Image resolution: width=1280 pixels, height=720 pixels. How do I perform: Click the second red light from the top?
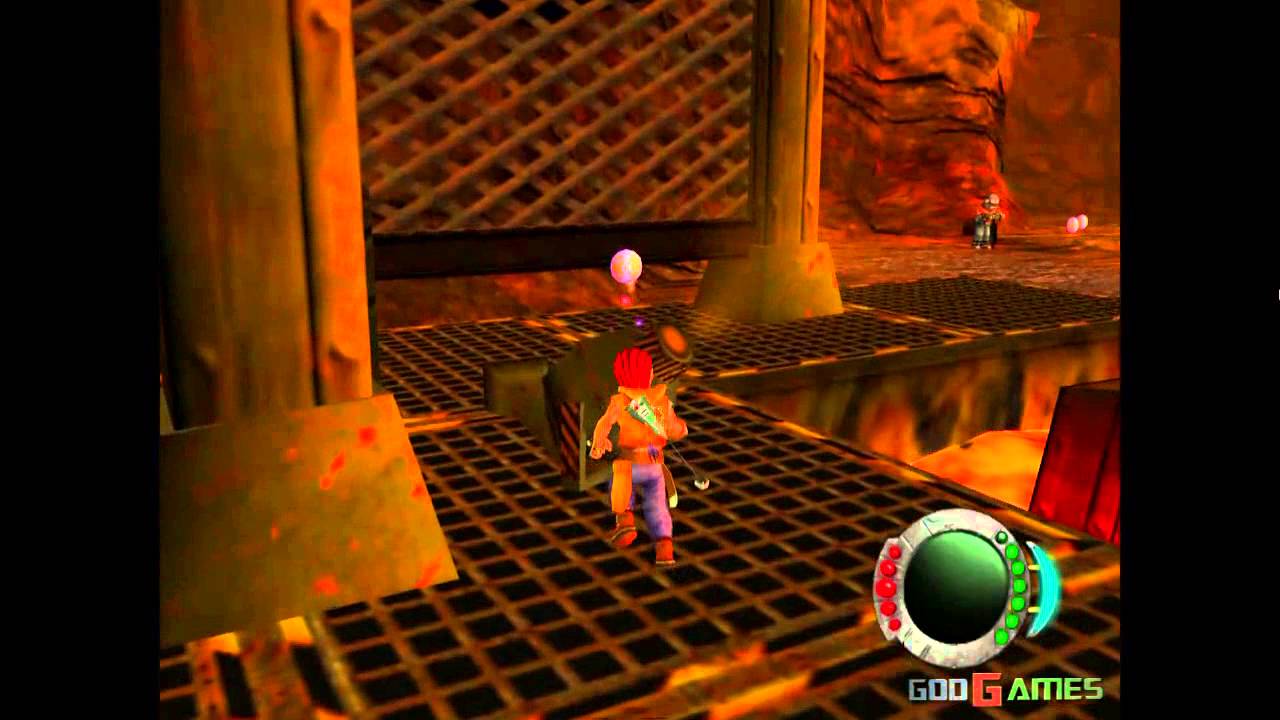(886, 568)
